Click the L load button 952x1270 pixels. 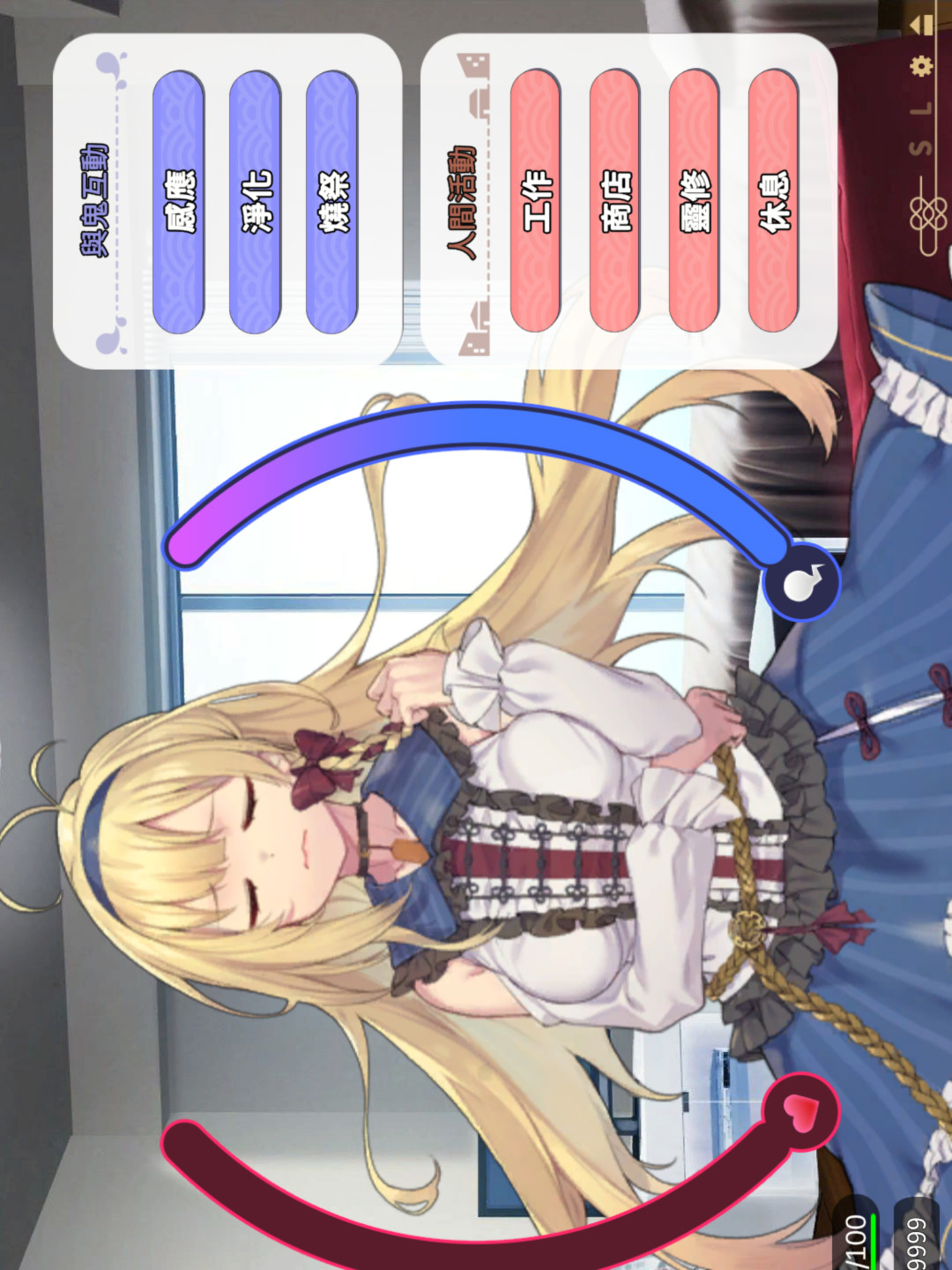(x=921, y=109)
